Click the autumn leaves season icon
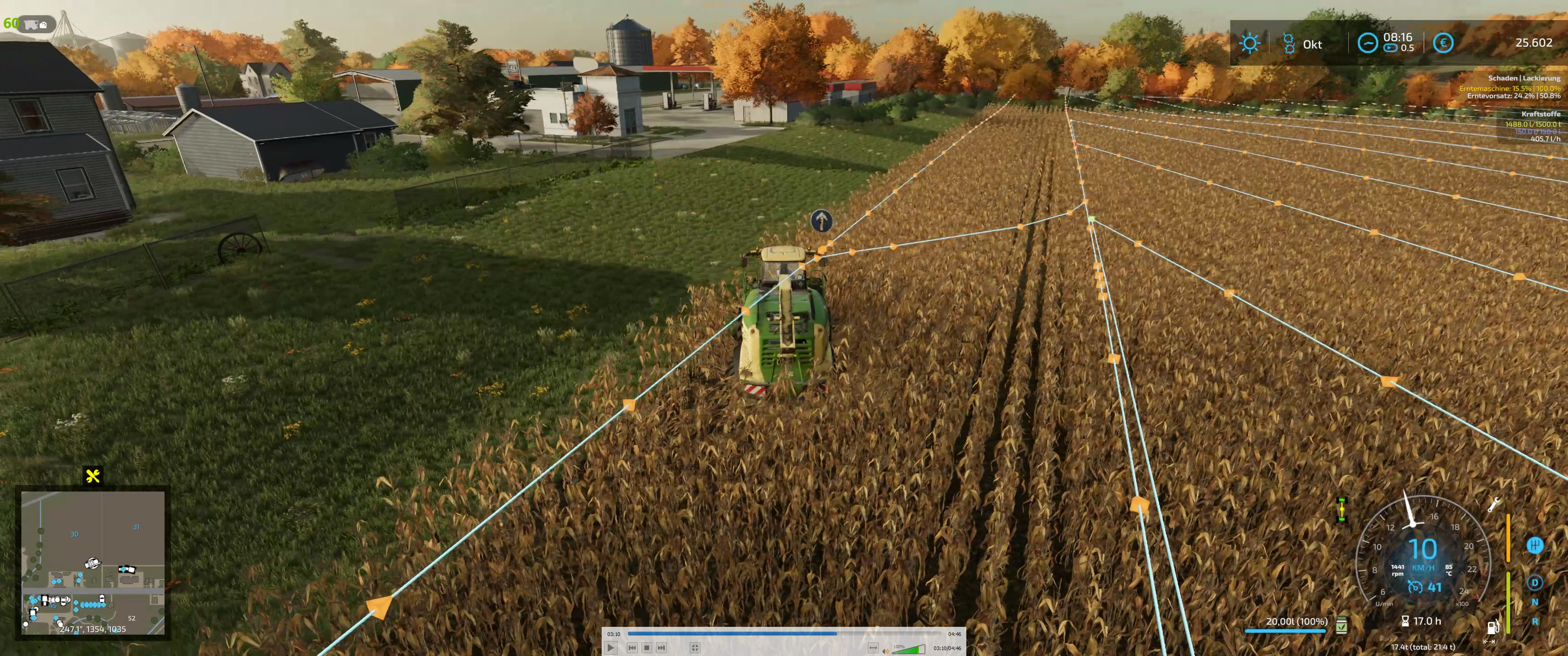This screenshot has width=1568, height=656. pos(1290,43)
